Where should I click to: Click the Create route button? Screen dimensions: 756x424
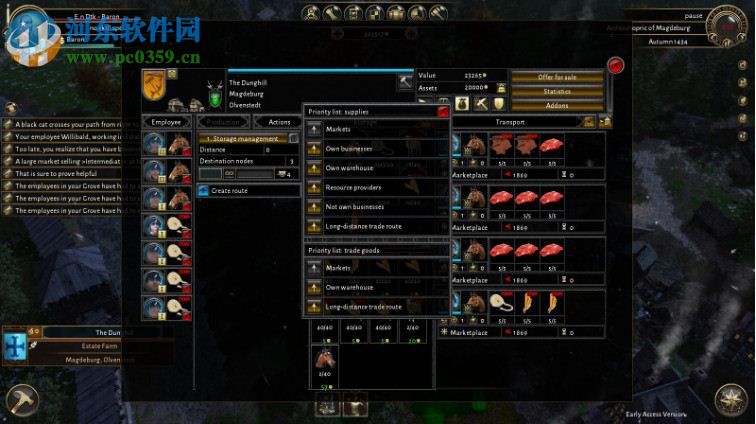248,190
